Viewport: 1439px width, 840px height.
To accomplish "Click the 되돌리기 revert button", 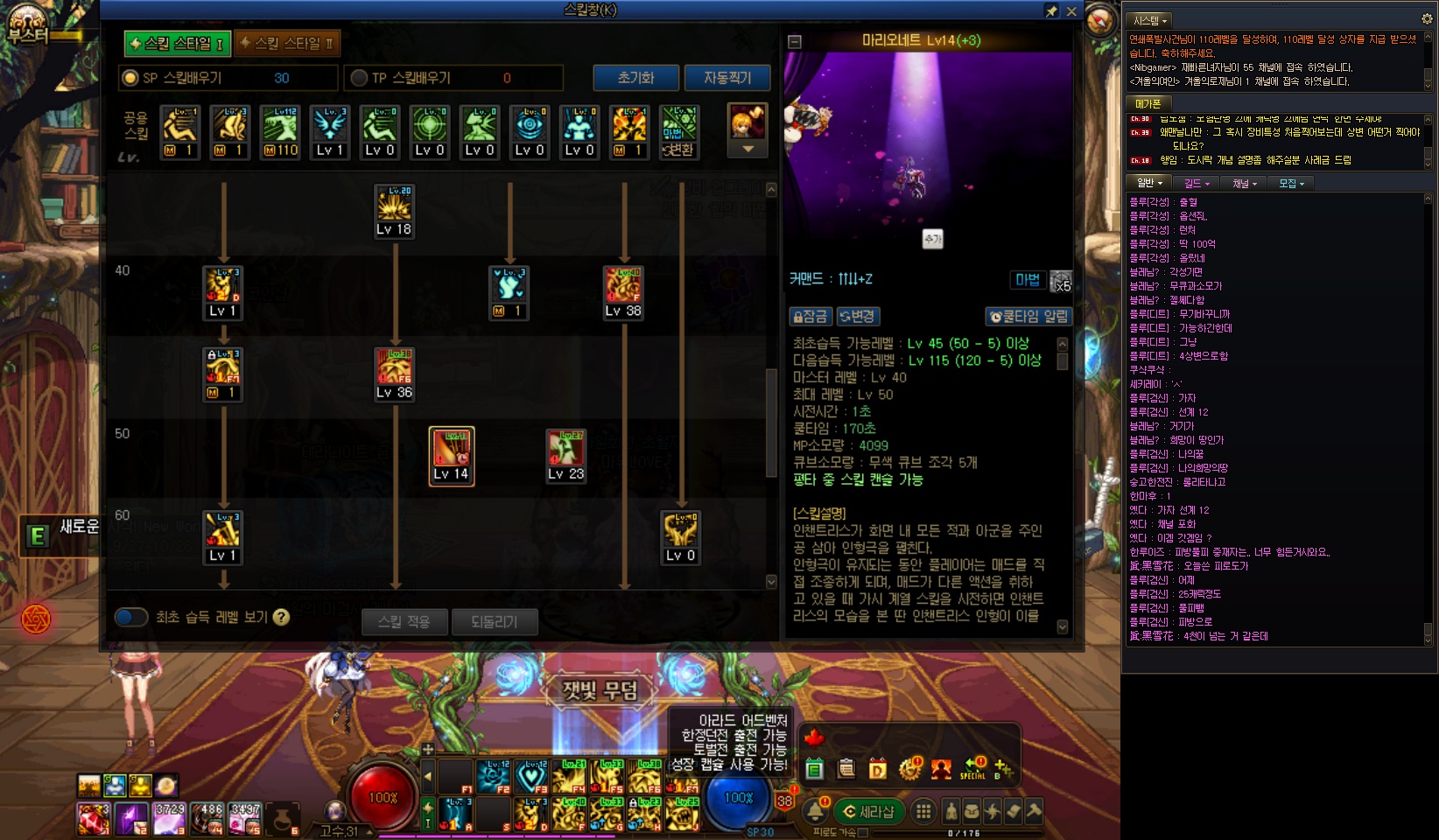I will coord(495,621).
